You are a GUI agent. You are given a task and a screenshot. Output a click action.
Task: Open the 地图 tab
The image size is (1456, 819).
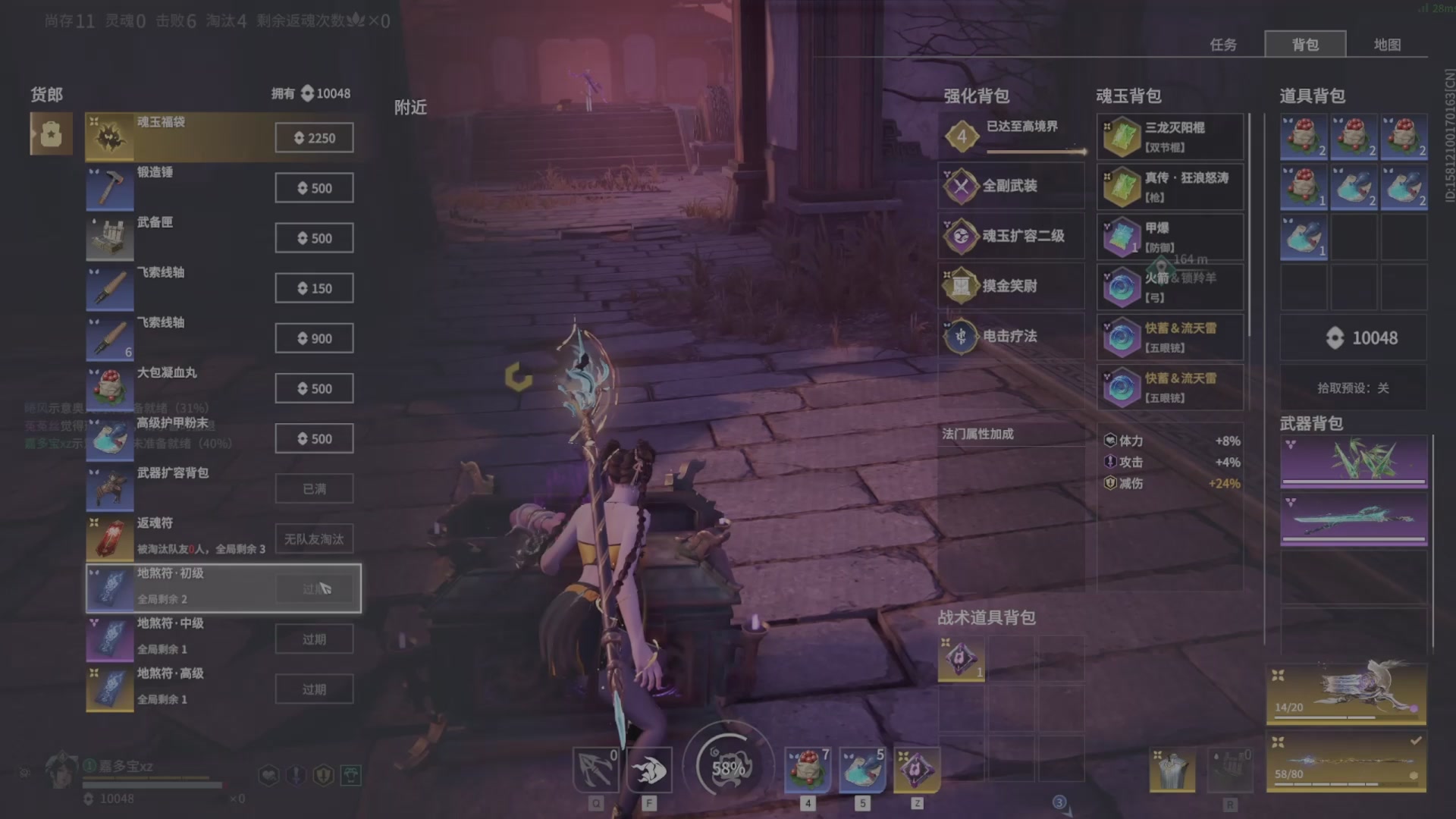pyautogui.click(x=1387, y=45)
